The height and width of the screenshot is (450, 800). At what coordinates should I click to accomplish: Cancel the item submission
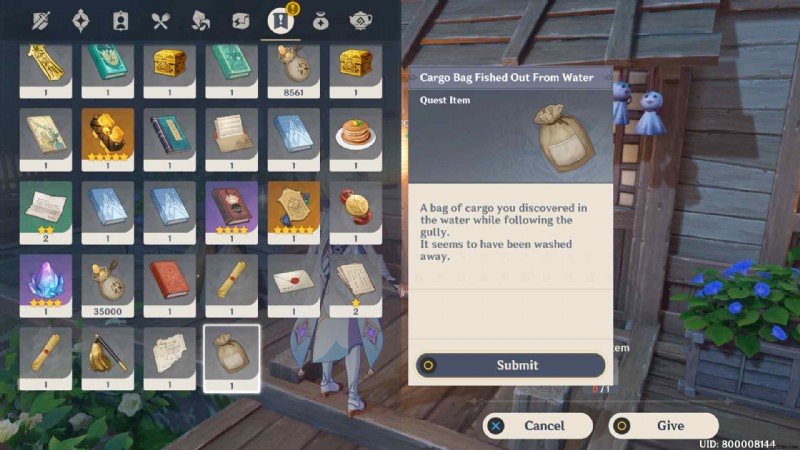point(537,425)
